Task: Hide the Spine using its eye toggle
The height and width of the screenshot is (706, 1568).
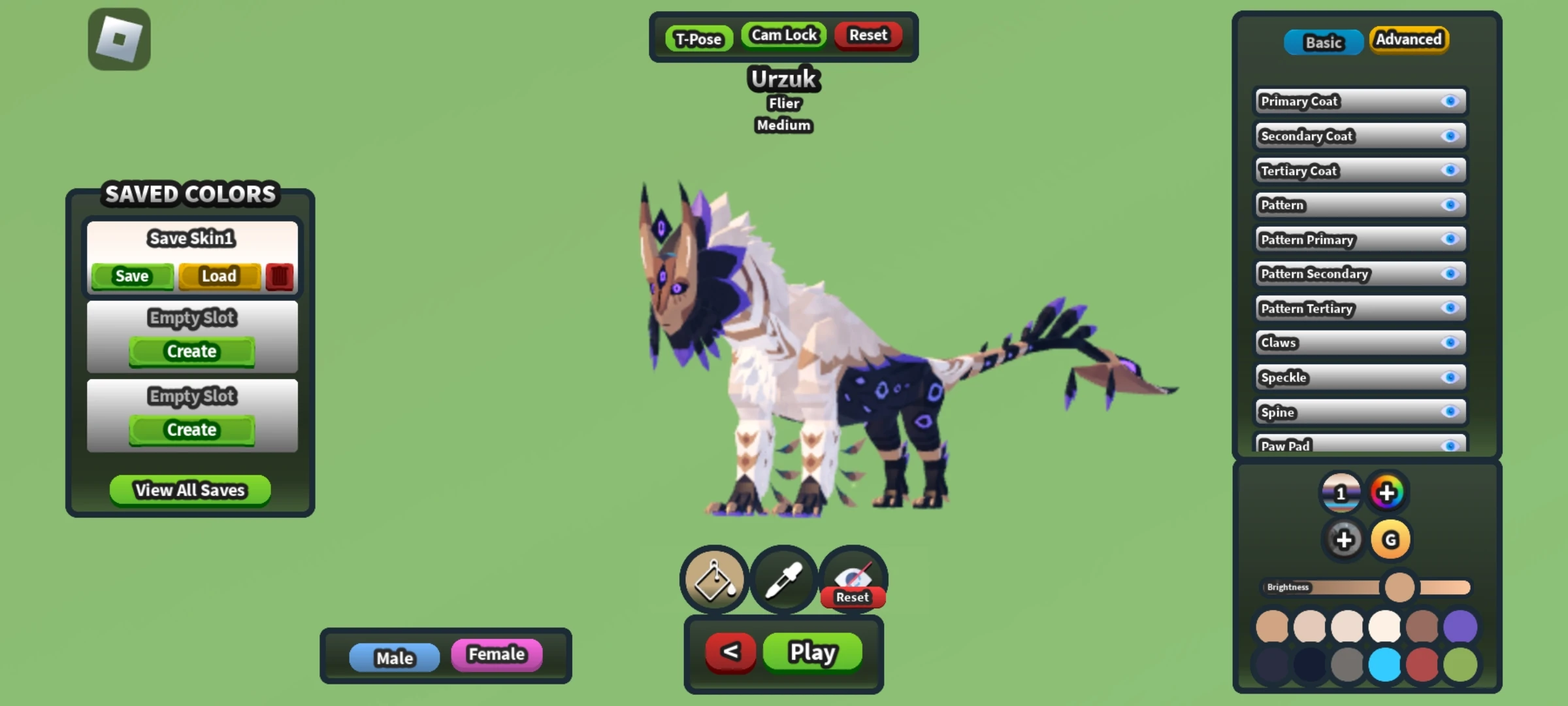Action: (x=1452, y=411)
